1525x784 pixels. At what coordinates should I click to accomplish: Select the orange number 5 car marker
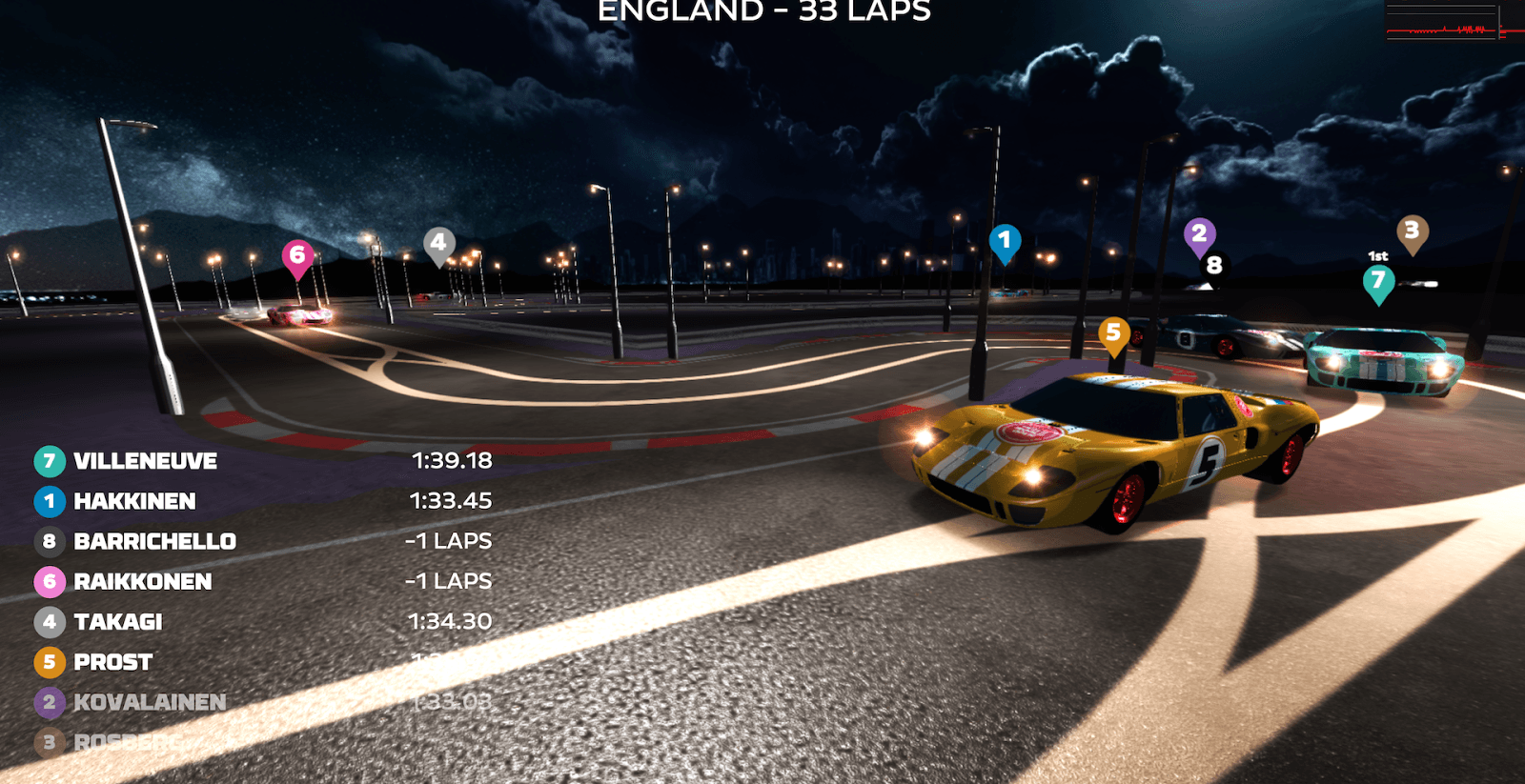pos(1113,333)
